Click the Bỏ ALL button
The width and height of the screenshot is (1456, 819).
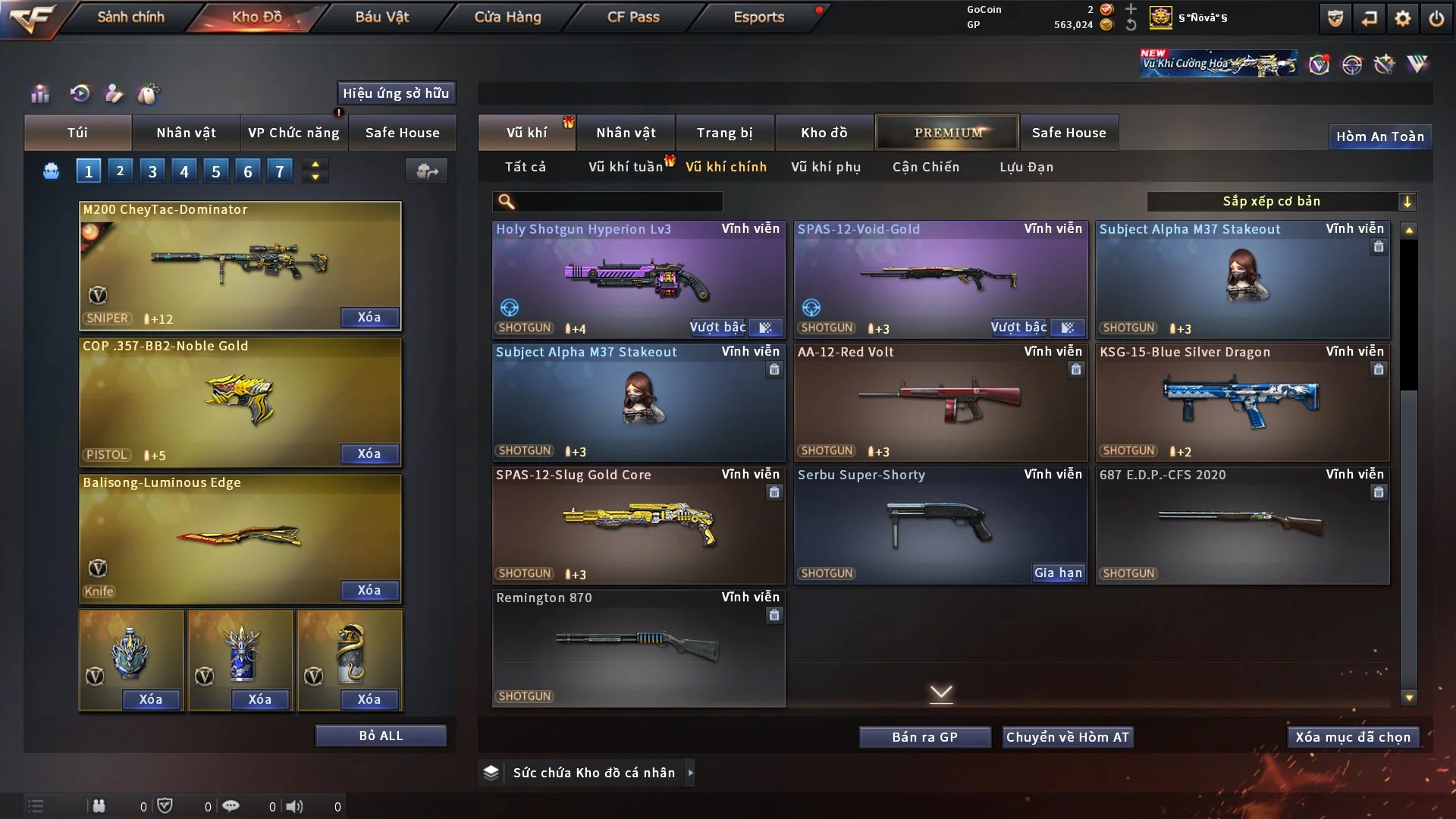point(381,736)
